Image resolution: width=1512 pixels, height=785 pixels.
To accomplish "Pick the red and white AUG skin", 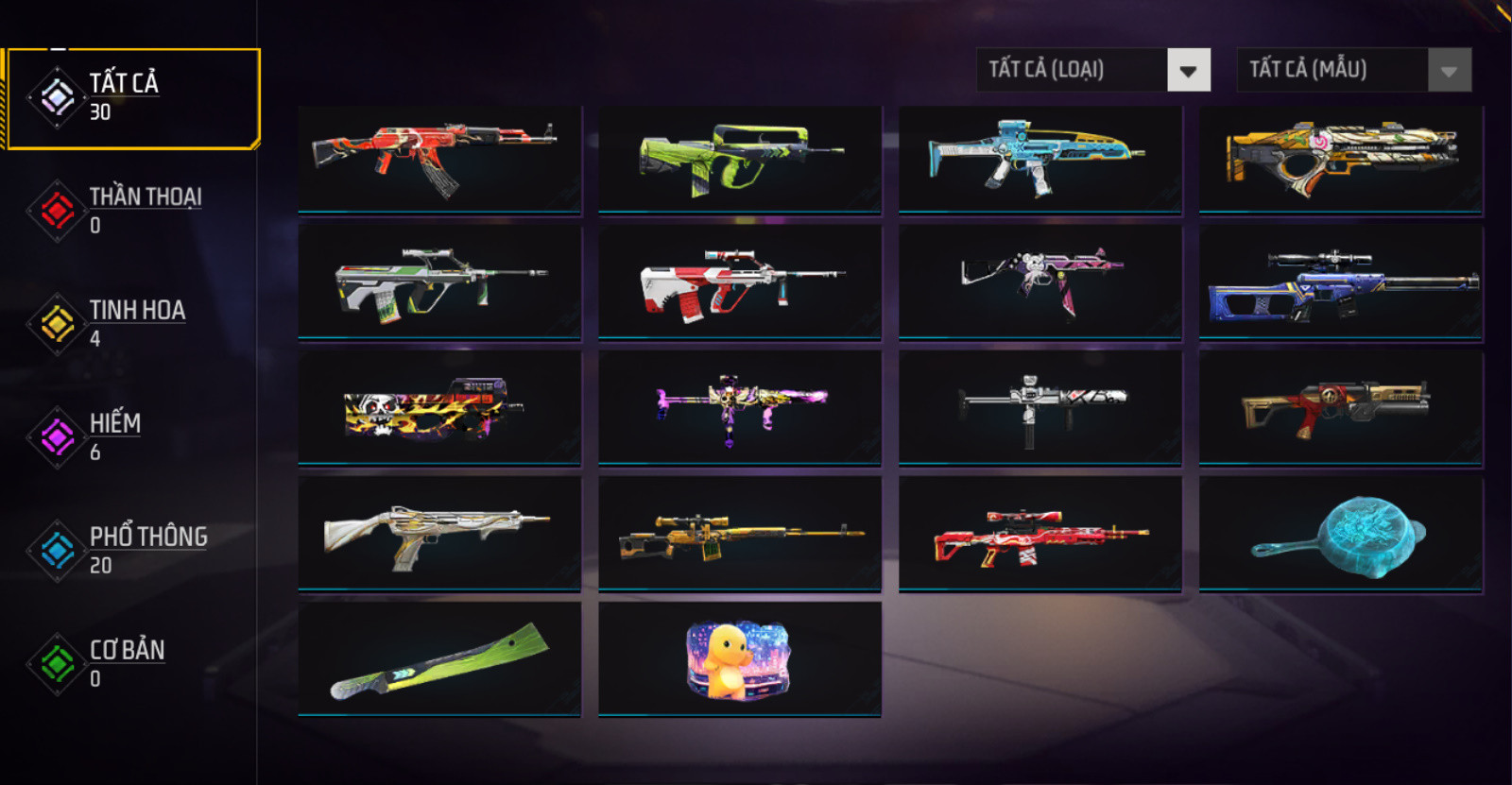I will [x=740, y=282].
